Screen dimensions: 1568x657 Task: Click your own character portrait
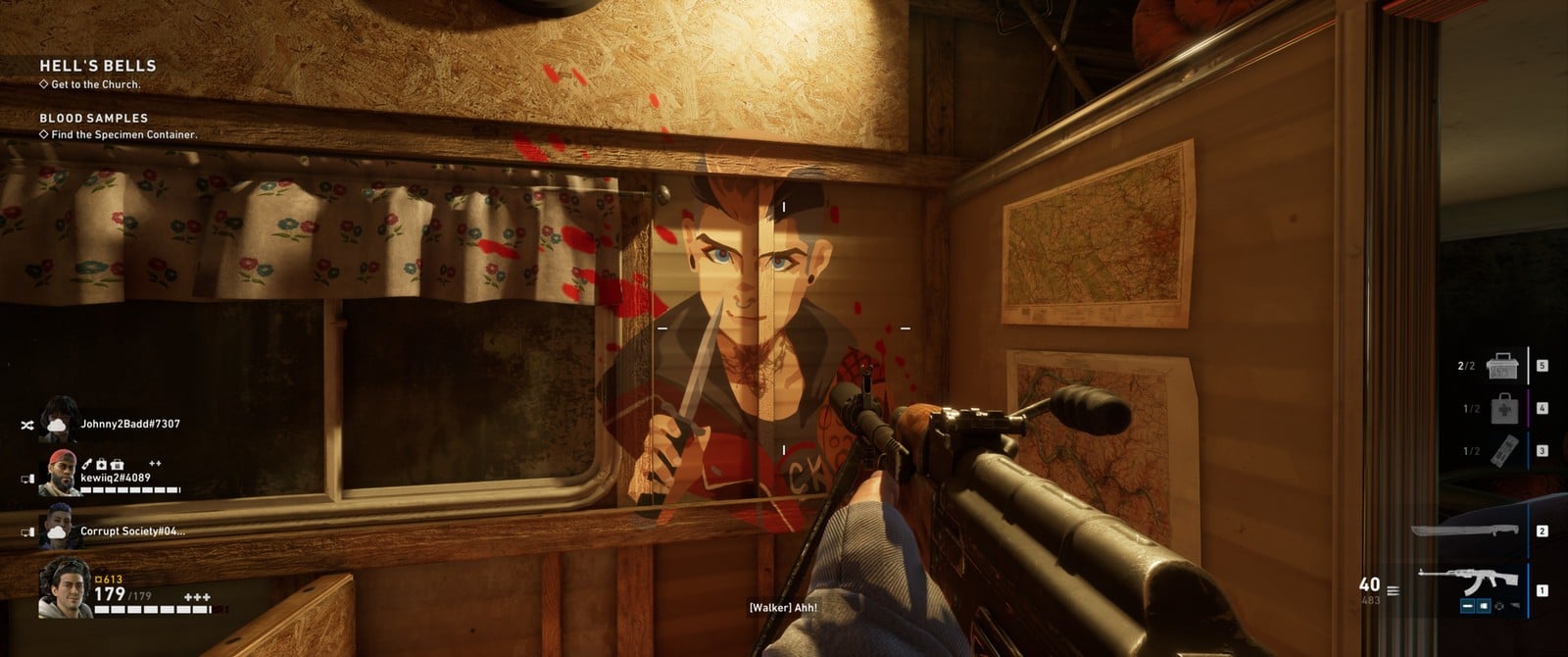64,586
